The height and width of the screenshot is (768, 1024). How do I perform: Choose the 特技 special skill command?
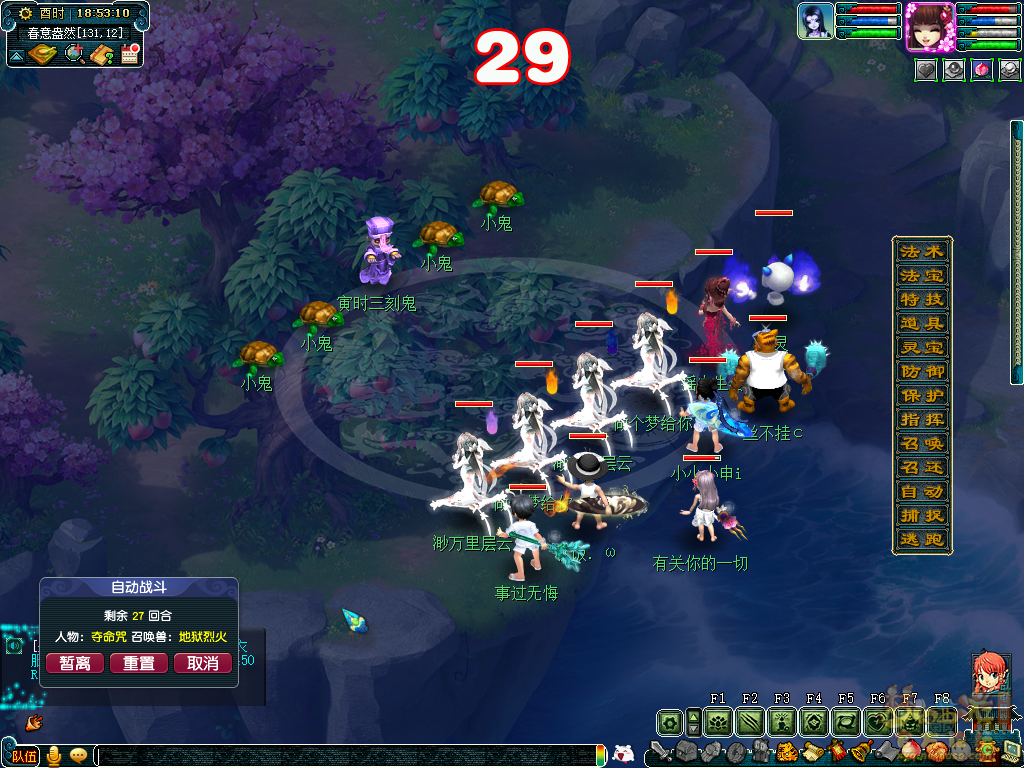(921, 299)
